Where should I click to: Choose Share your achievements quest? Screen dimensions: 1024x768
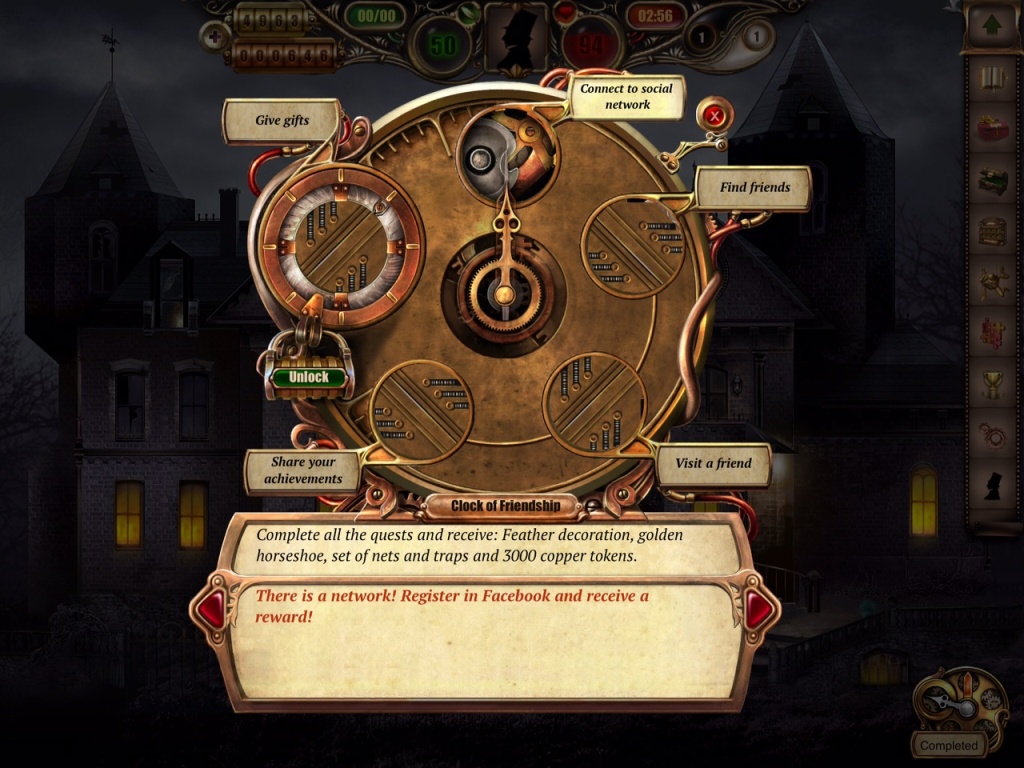[303, 471]
